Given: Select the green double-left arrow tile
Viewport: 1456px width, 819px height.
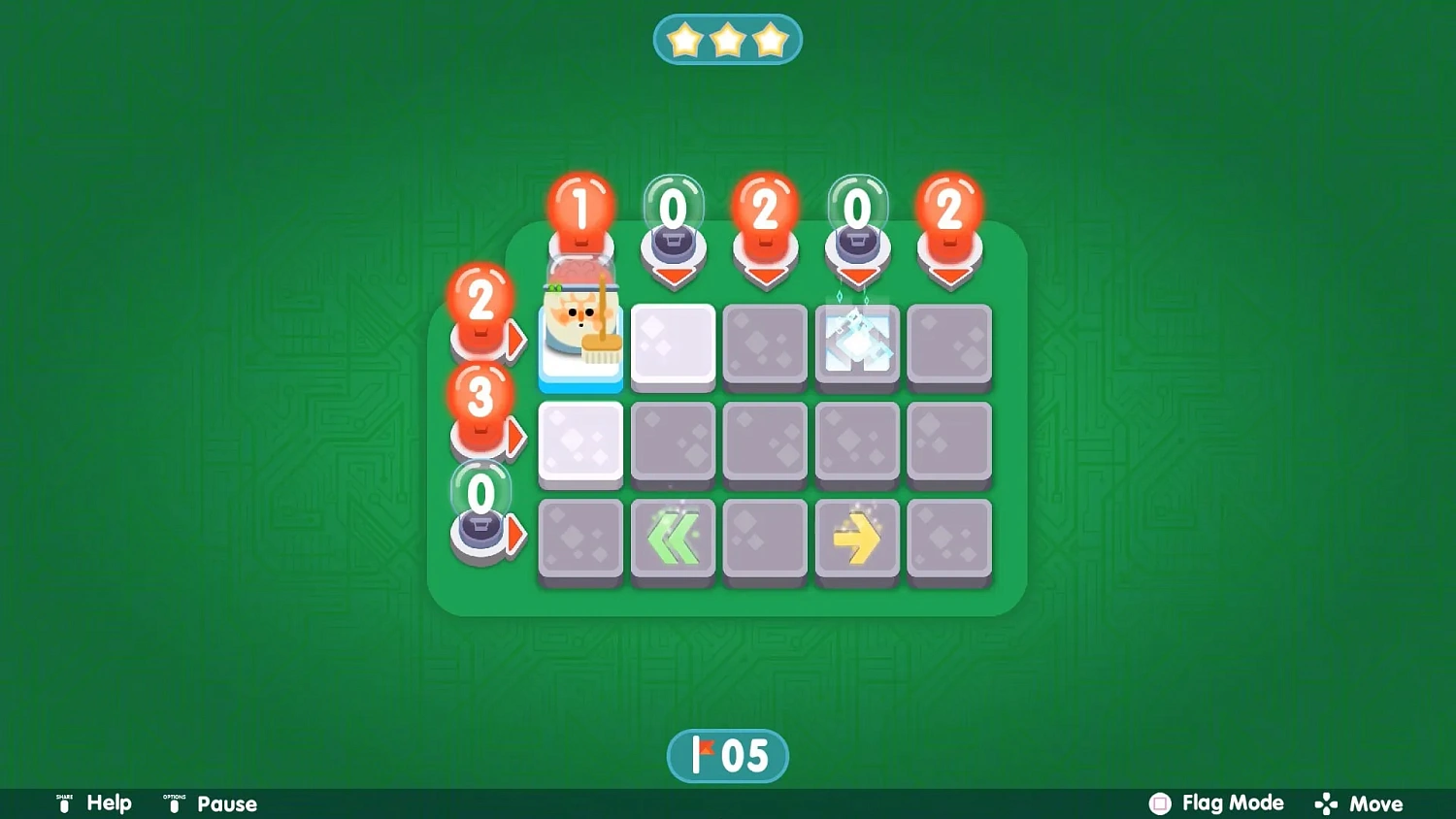Looking at the screenshot, I should pyautogui.click(x=673, y=539).
